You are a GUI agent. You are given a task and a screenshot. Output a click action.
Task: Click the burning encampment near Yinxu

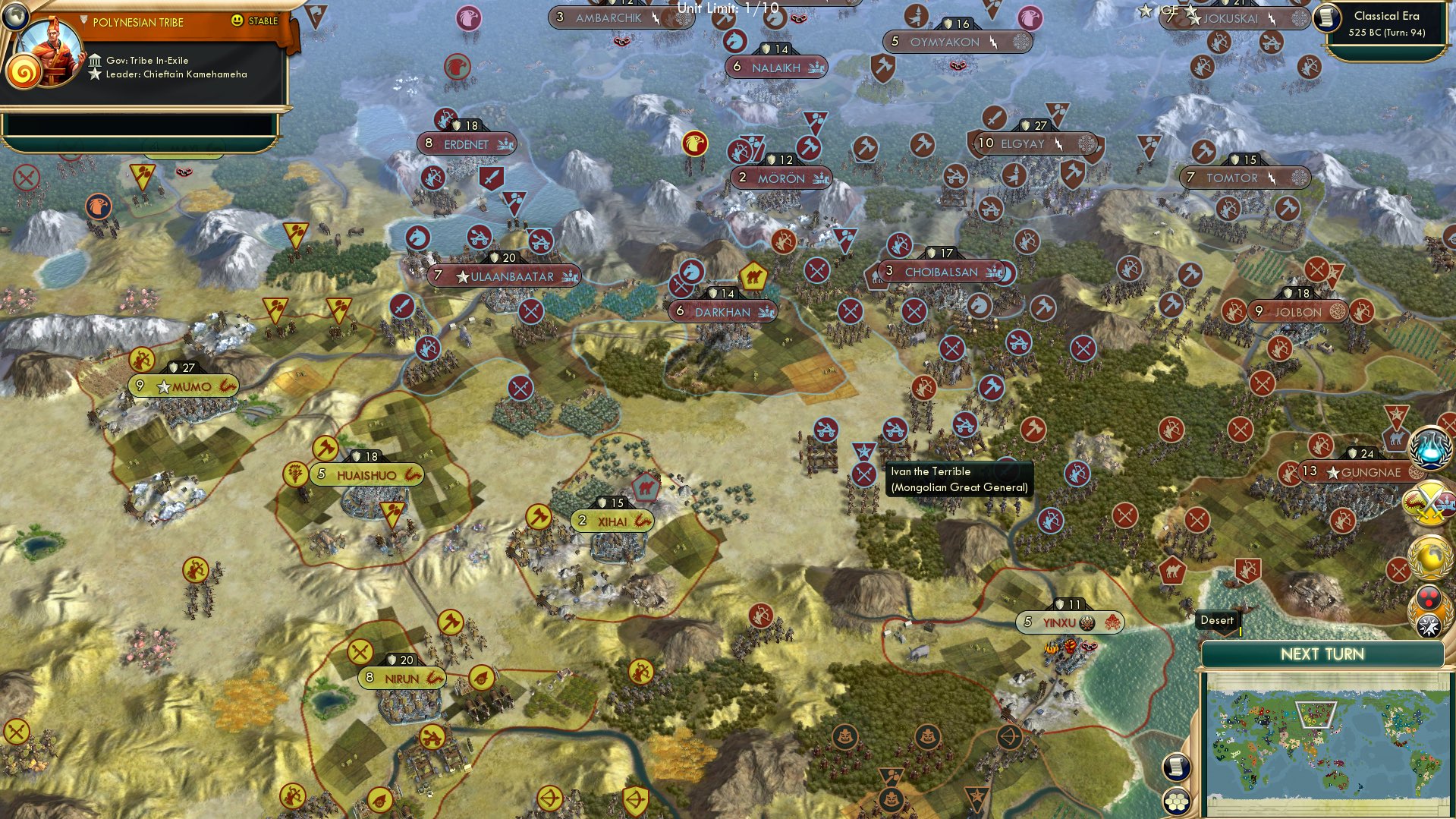(x=1068, y=650)
